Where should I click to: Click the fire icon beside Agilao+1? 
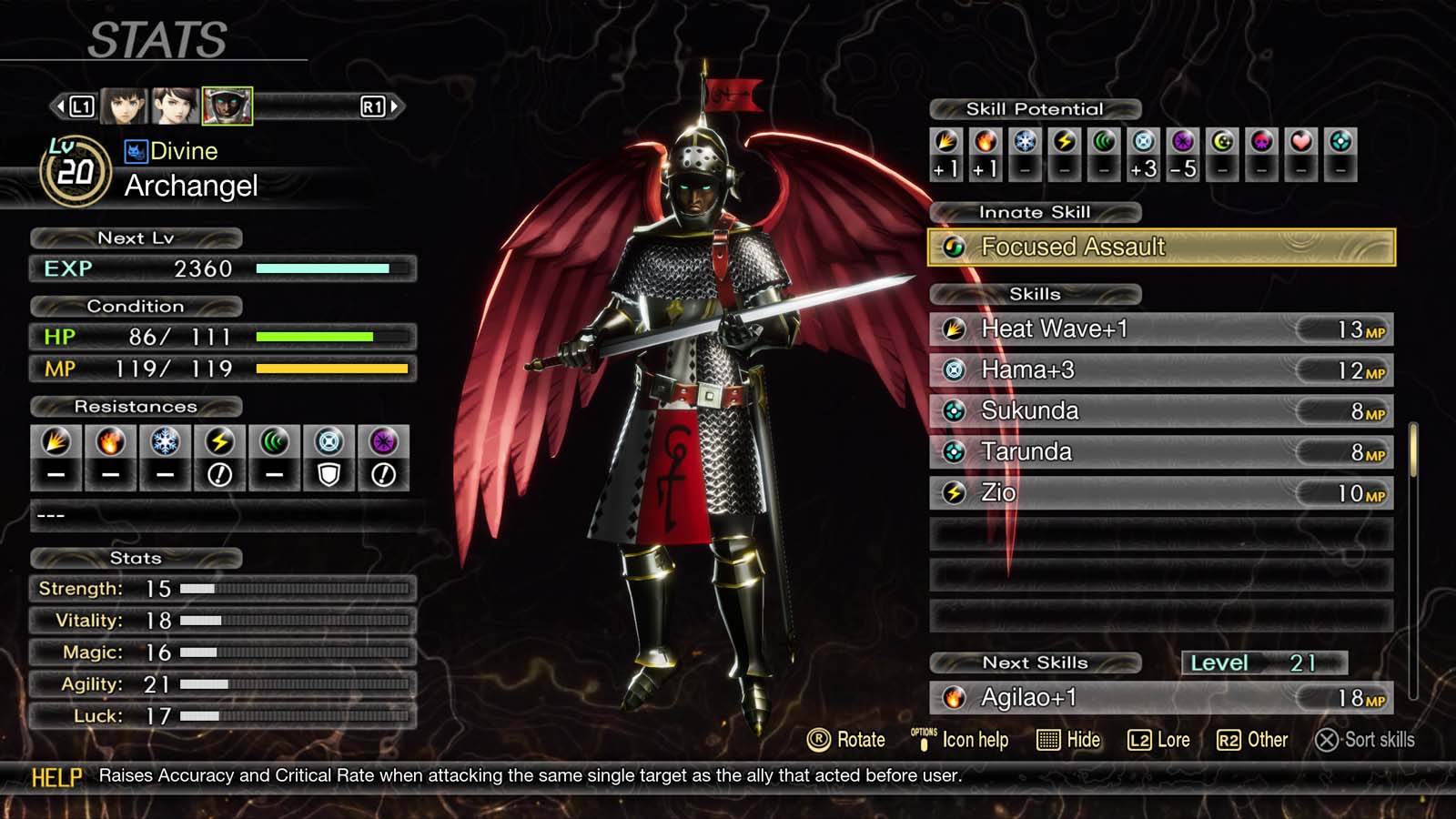pyautogui.click(x=952, y=699)
